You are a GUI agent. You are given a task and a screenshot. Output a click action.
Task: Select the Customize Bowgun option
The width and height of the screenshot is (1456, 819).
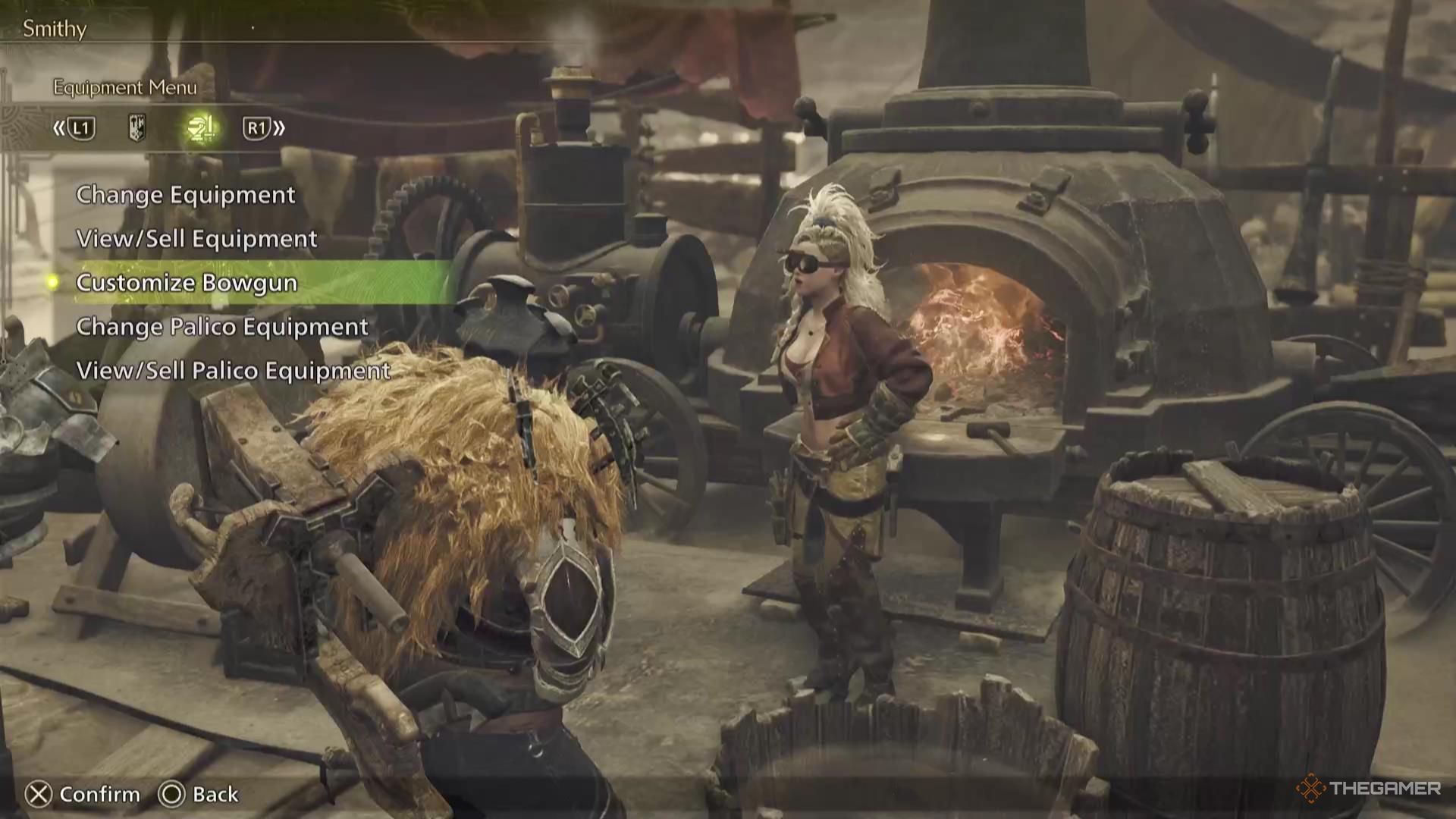187,283
